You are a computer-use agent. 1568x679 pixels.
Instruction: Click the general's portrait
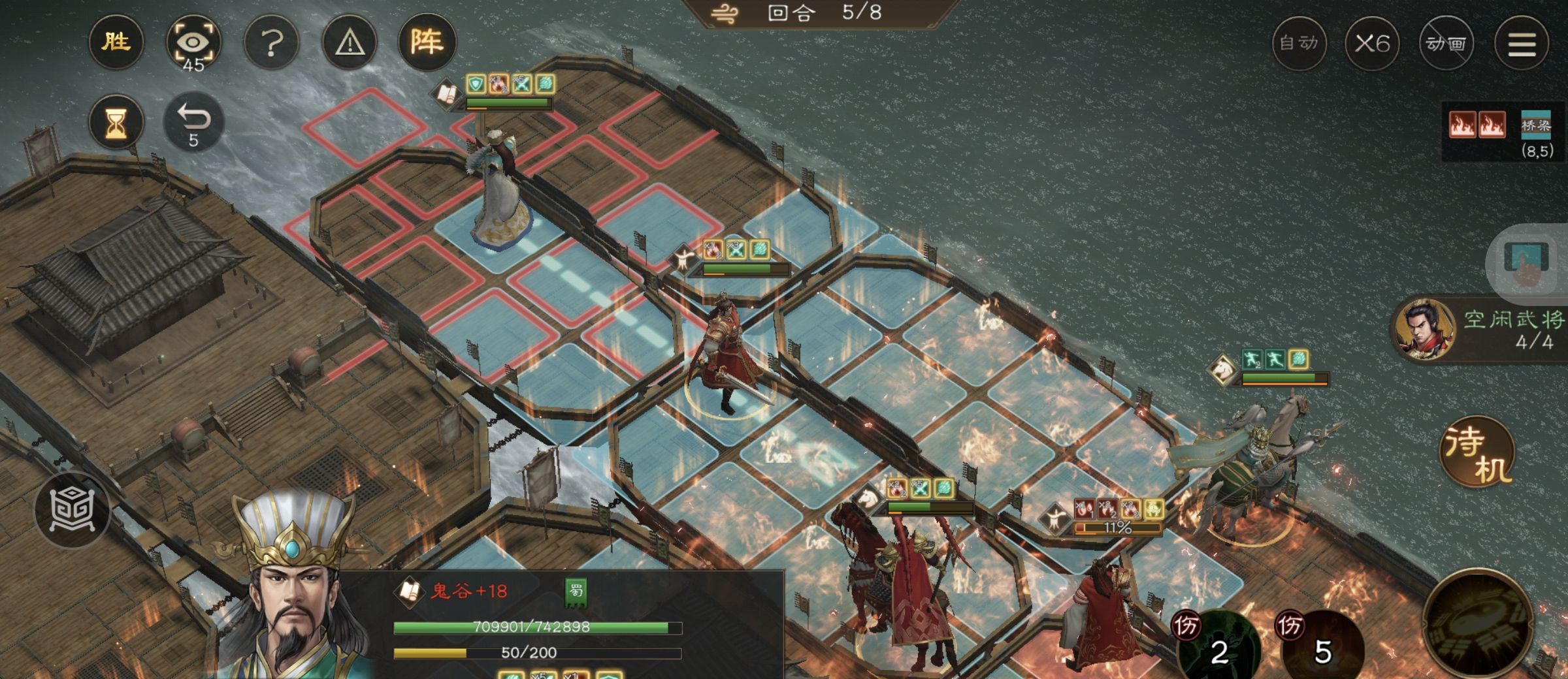coord(294,588)
